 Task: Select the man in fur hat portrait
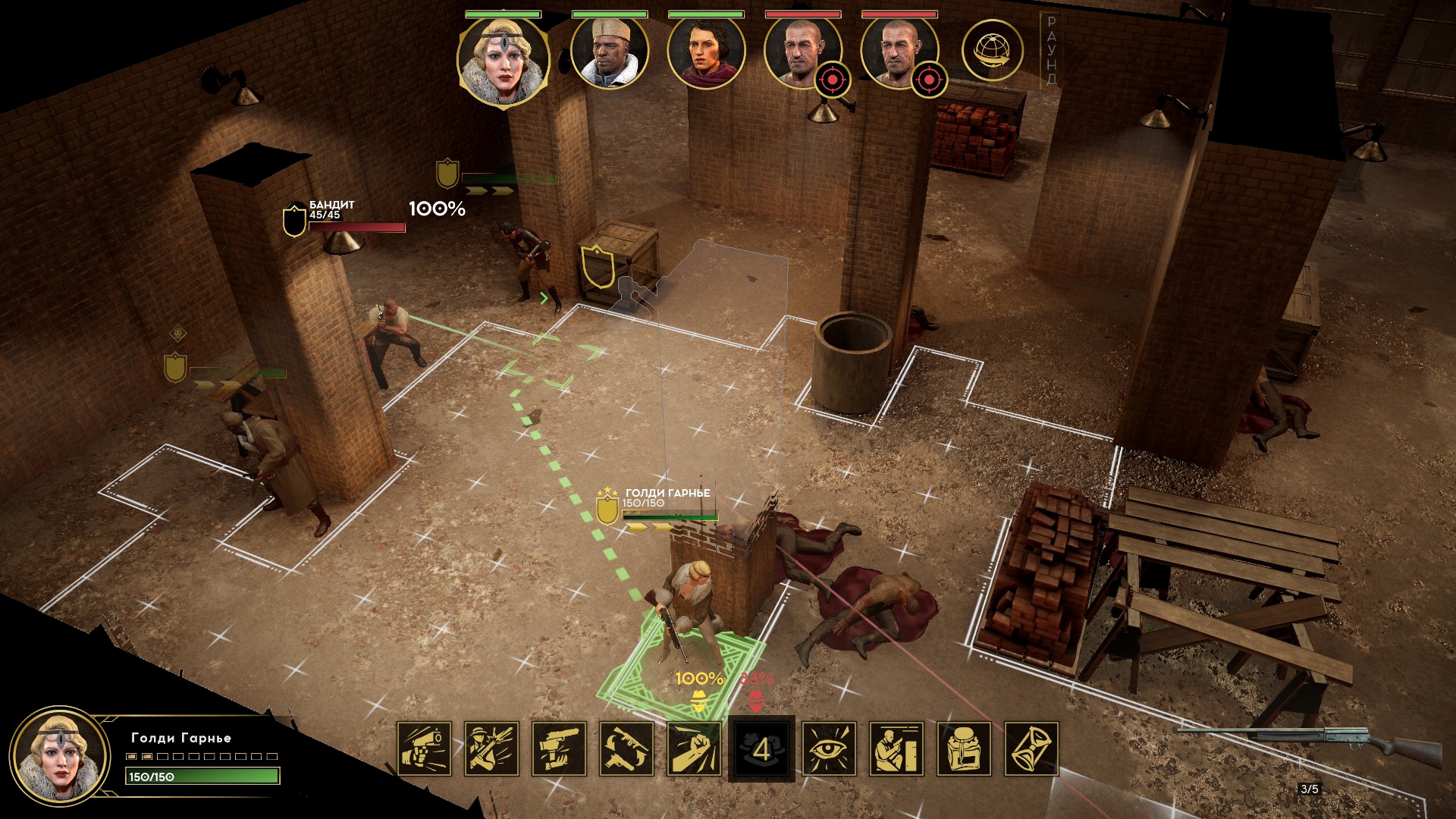point(609,52)
